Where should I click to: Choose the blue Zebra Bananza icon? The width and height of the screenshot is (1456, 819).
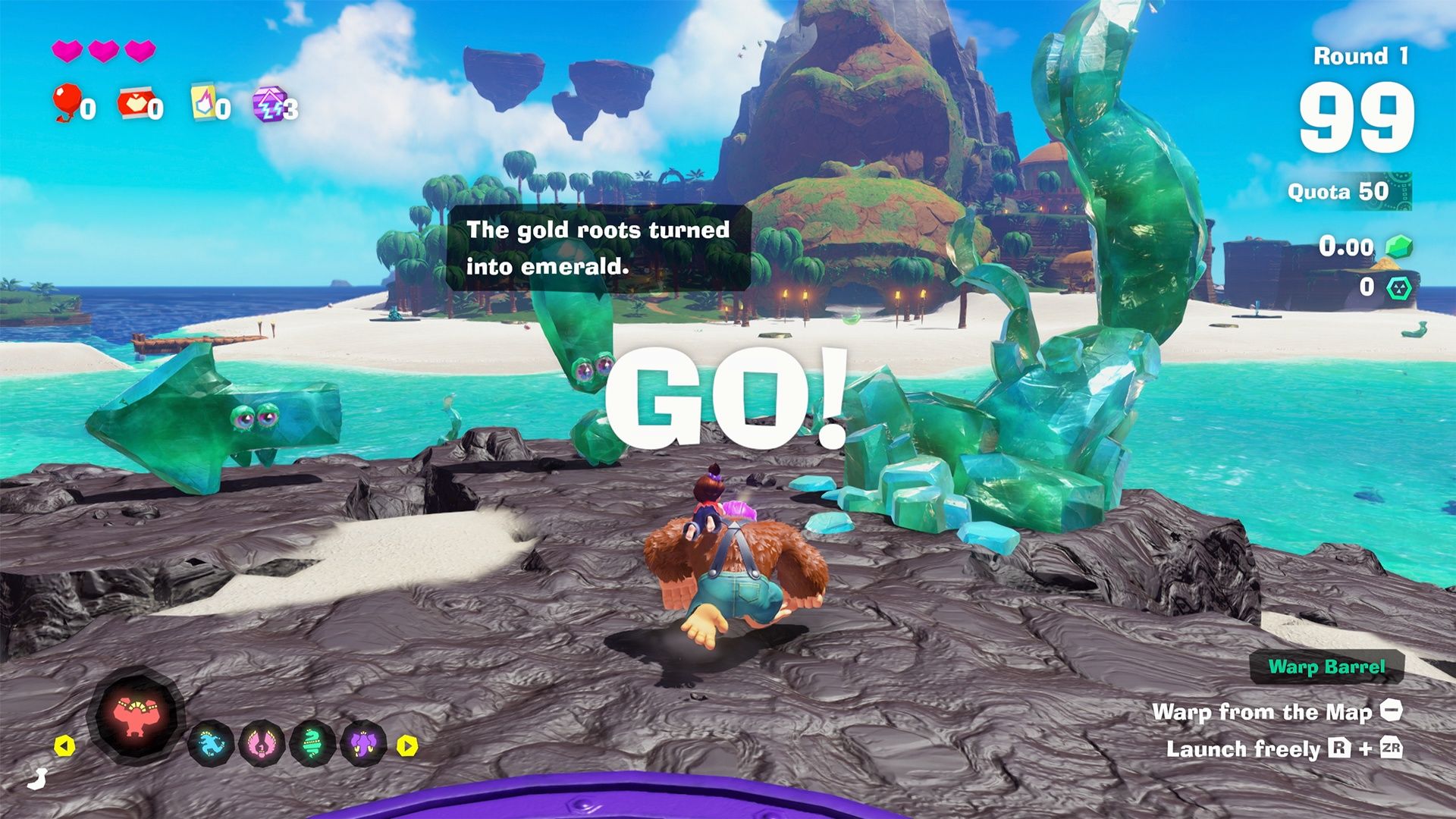[x=210, y=743]
